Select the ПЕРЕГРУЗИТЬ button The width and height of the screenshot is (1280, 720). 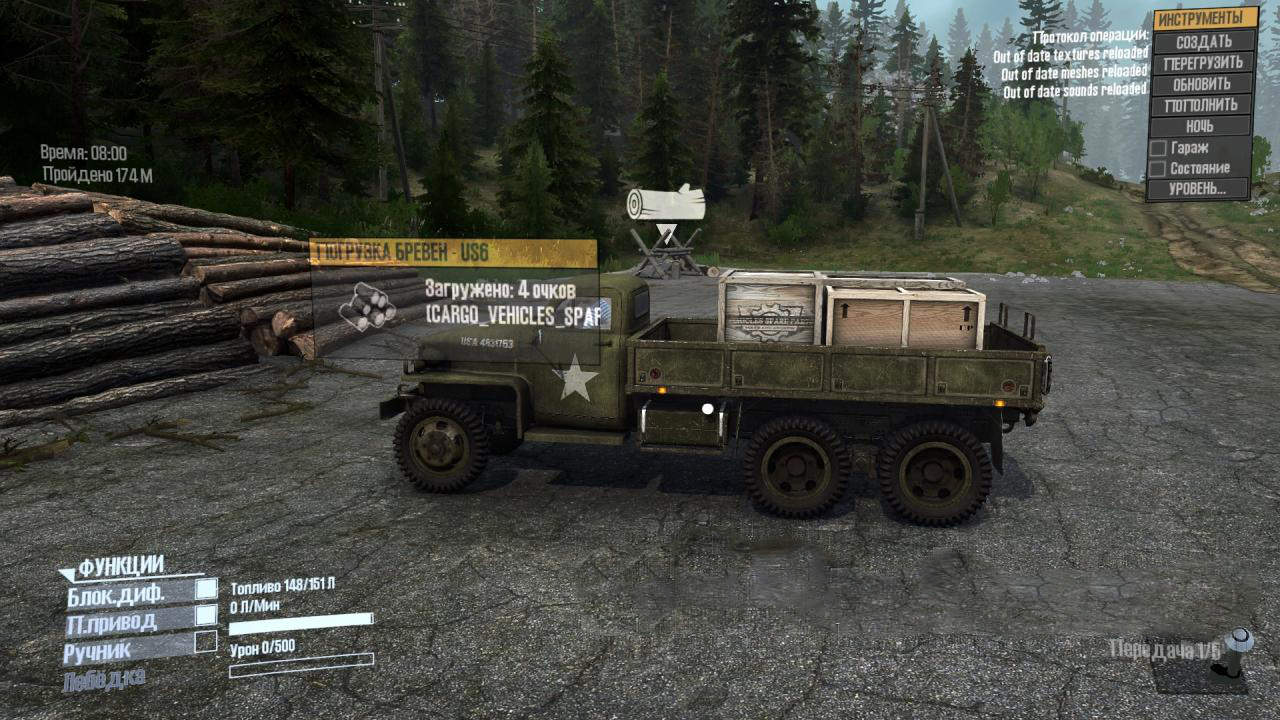click(1203, 63)
